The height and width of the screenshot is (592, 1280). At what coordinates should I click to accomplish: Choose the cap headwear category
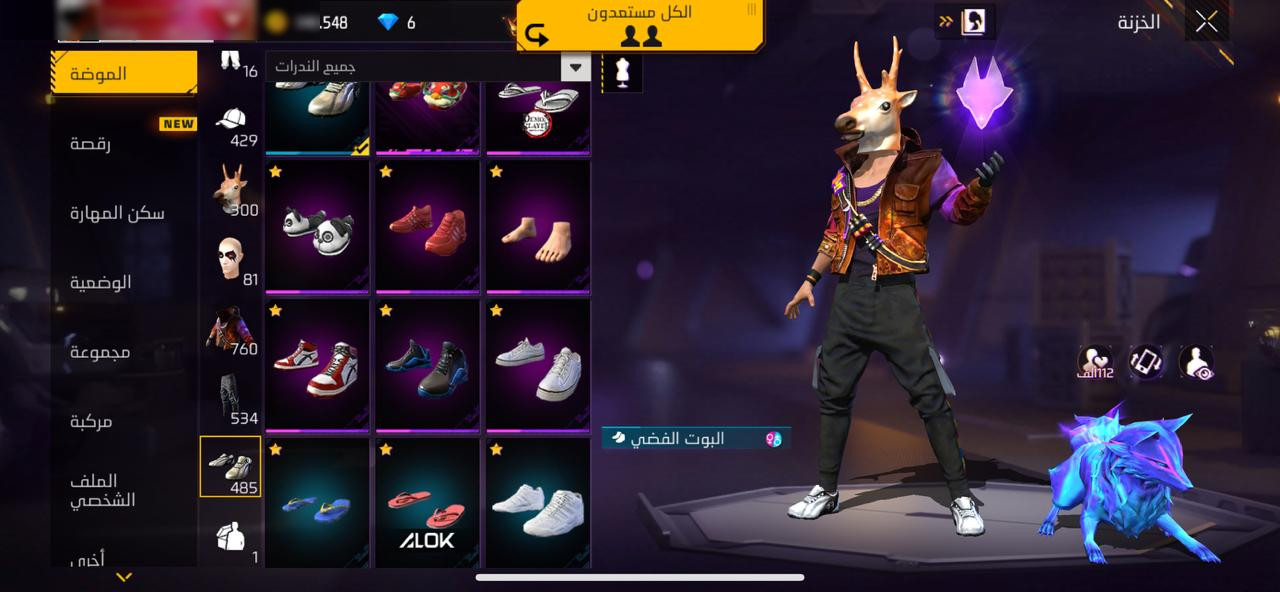click(x=232, y=125)
